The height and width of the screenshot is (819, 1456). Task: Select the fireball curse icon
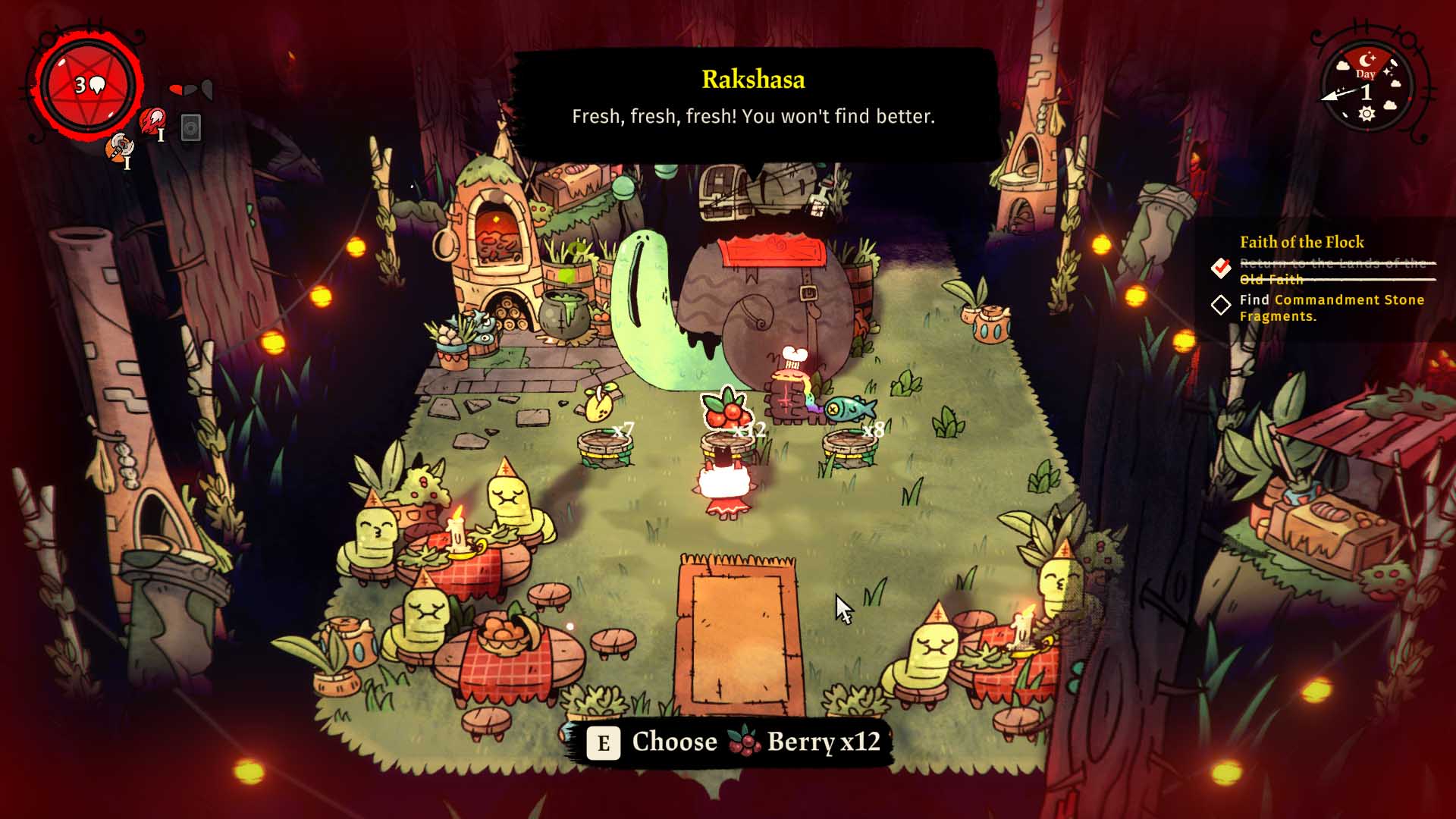click(x=152, y=121)
